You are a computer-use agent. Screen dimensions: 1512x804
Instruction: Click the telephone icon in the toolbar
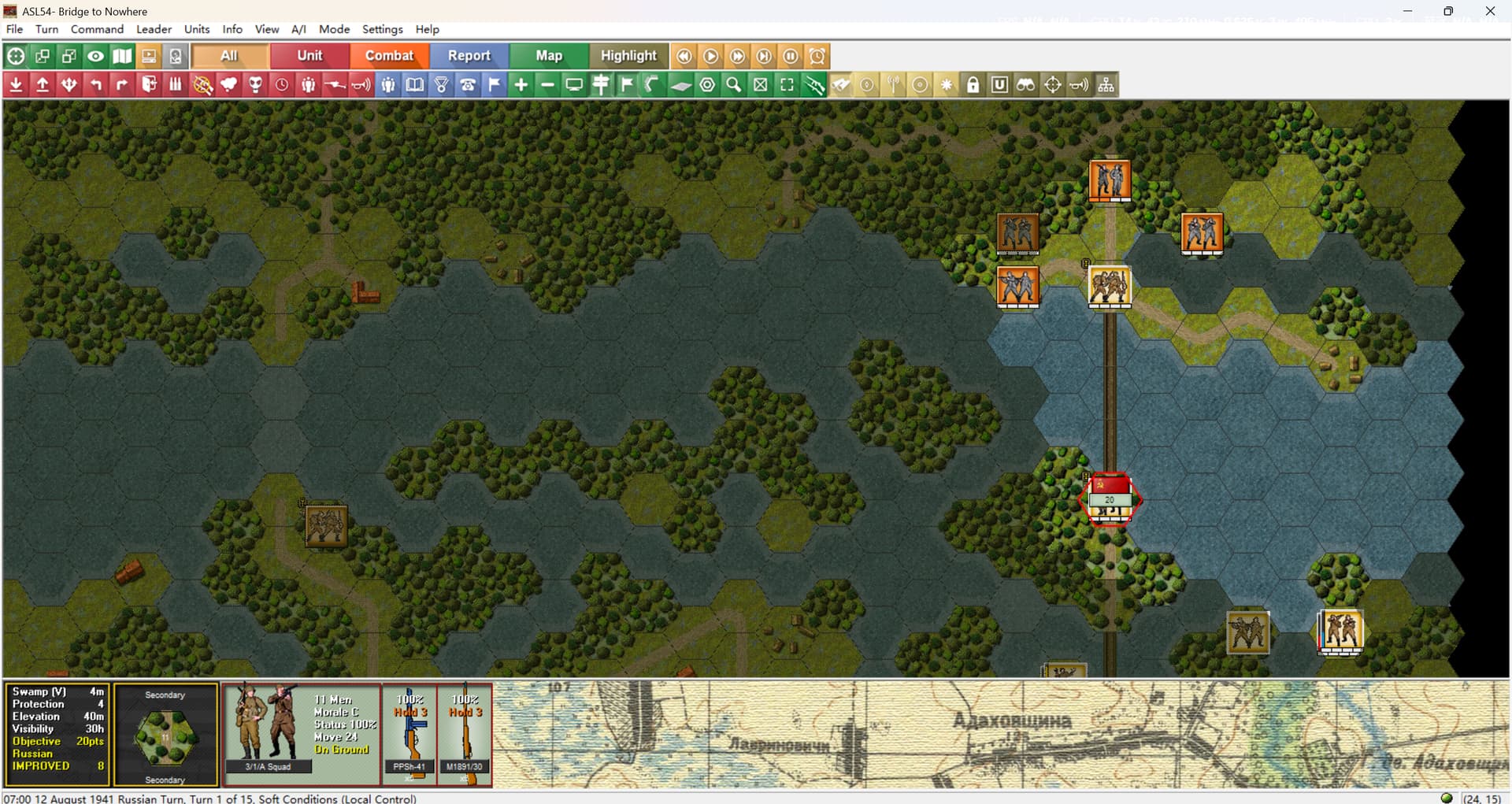pos(468,85)
